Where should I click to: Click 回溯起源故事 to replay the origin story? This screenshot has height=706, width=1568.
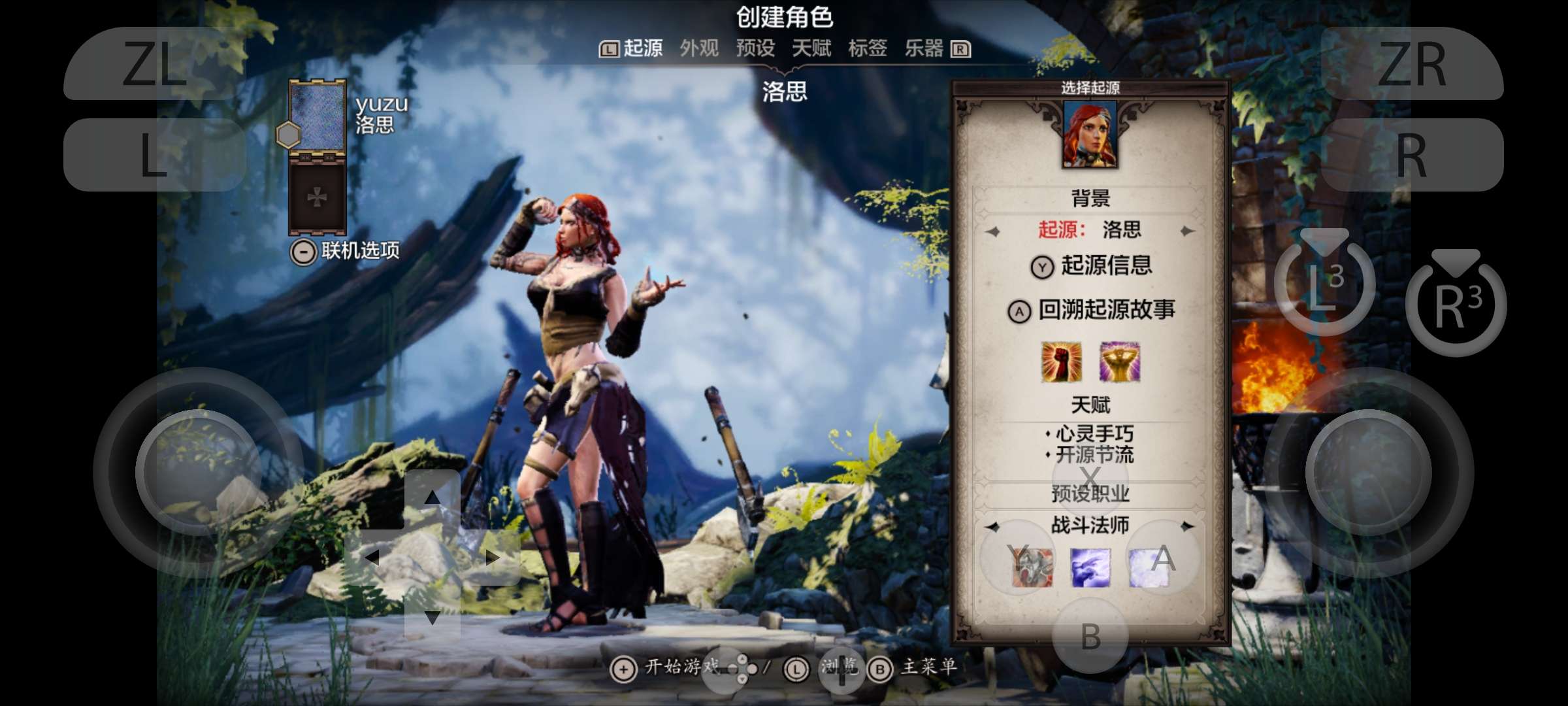(1108, 312)
